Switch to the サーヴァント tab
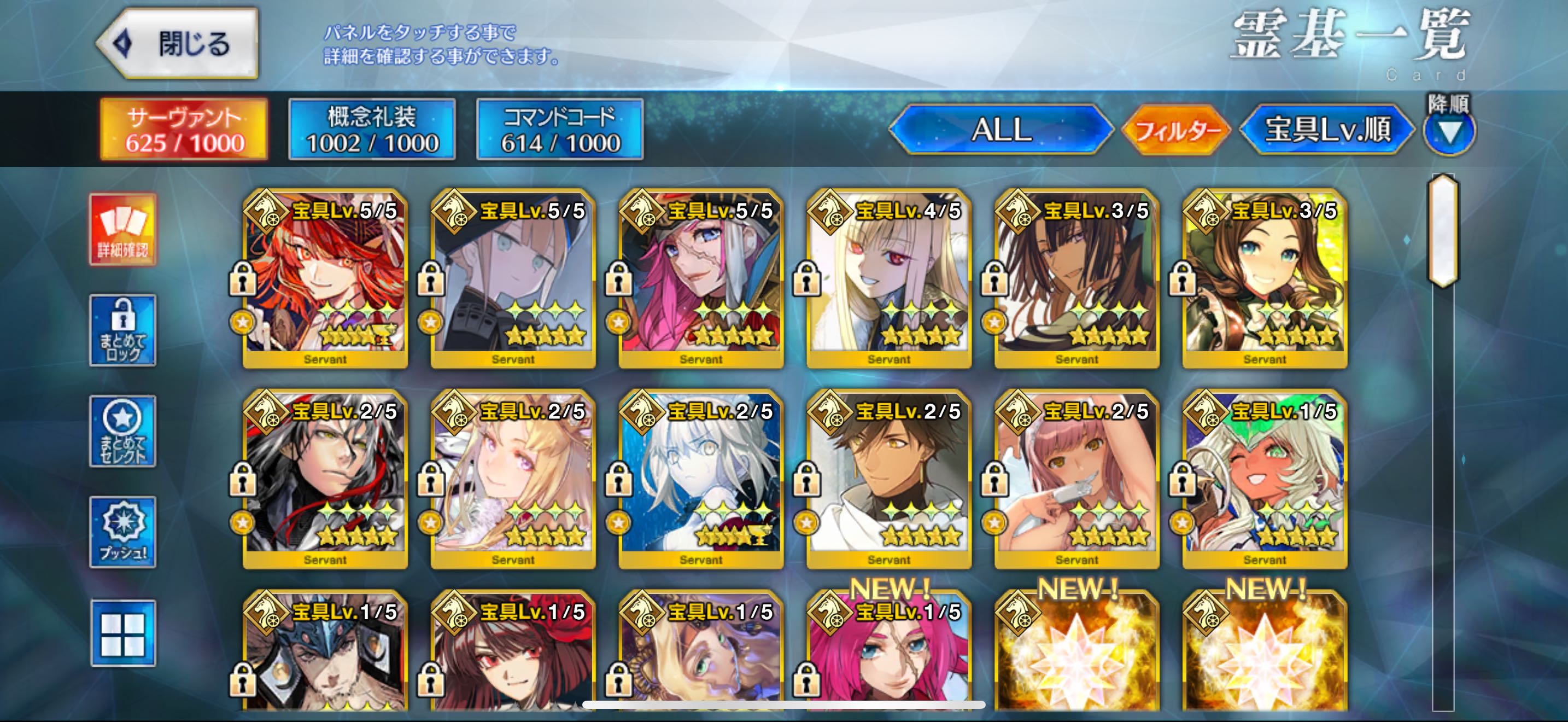The width and height of the screenshot is (1568, 722). [184, 130]
